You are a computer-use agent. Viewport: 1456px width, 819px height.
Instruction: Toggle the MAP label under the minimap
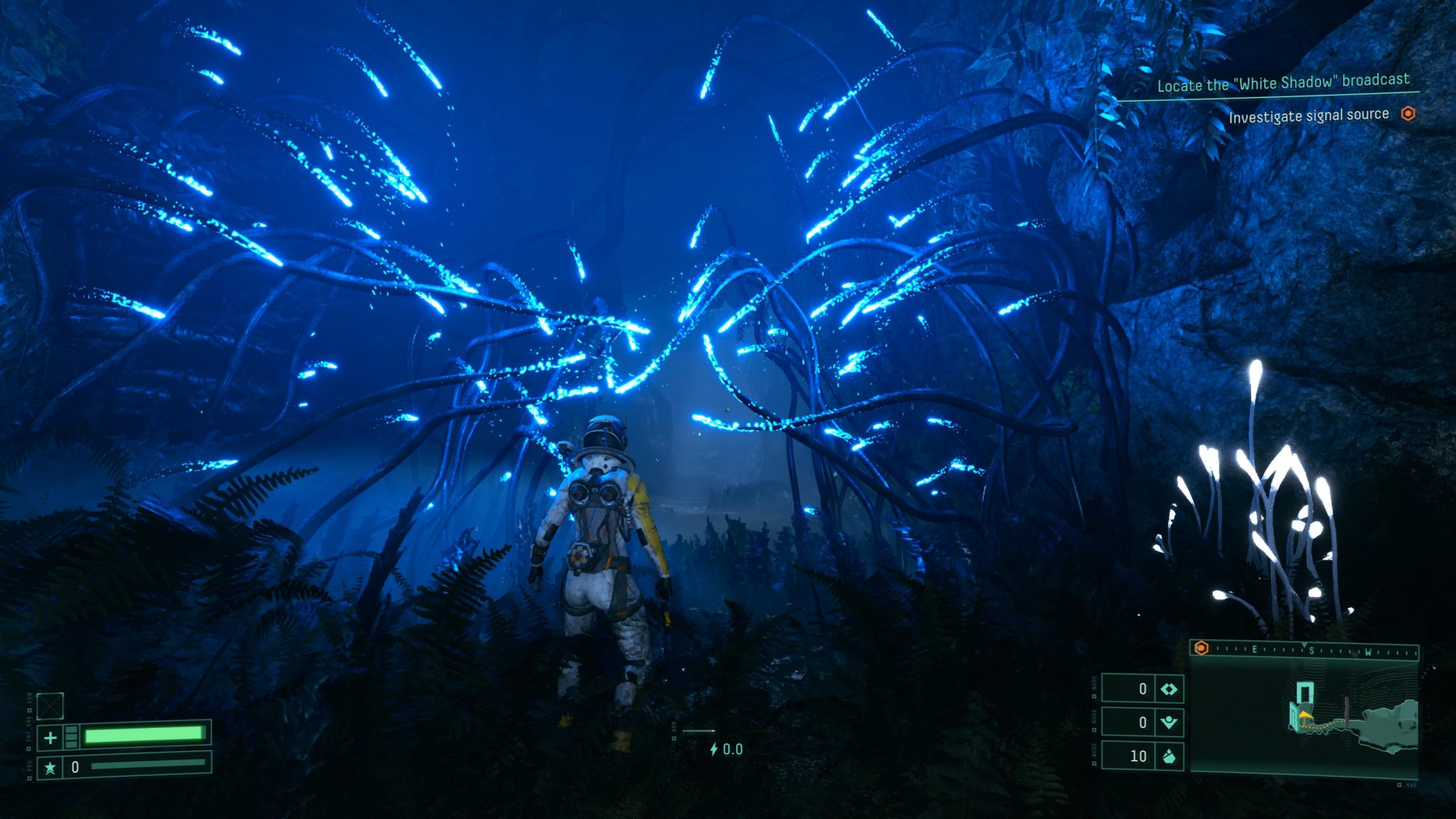click(x=1407, y=785)
